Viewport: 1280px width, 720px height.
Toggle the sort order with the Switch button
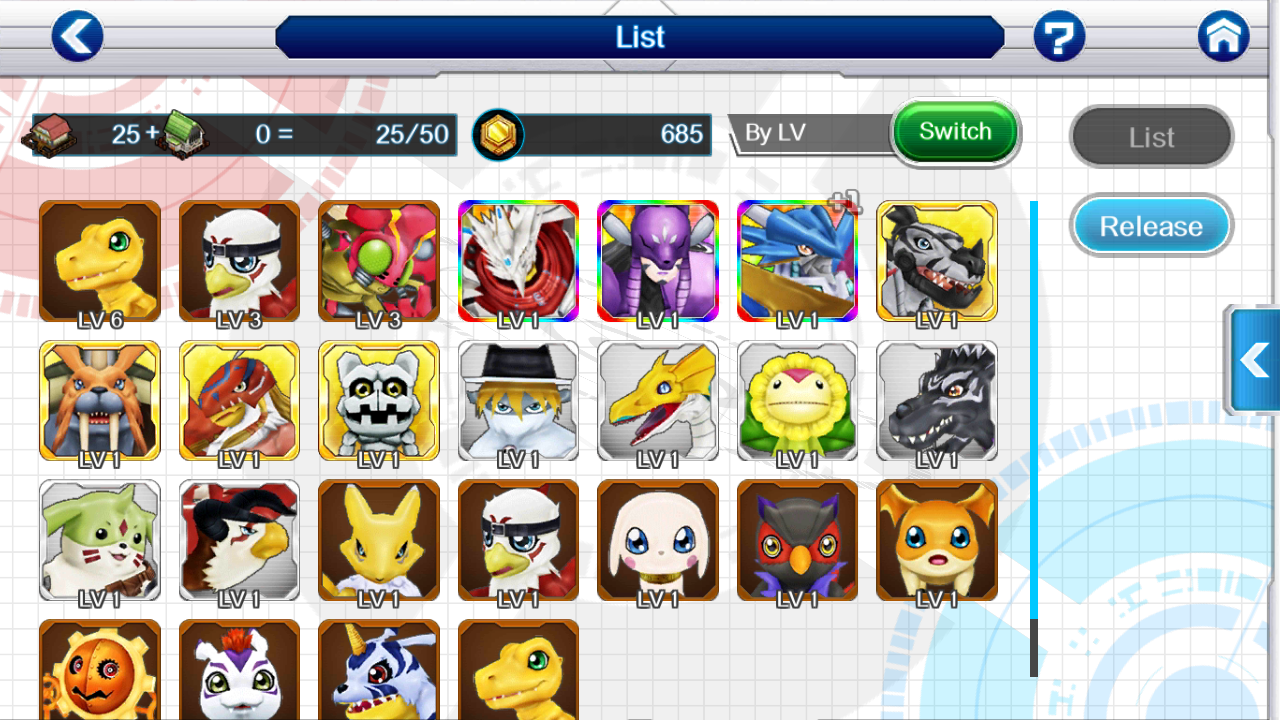pos(955,131)
